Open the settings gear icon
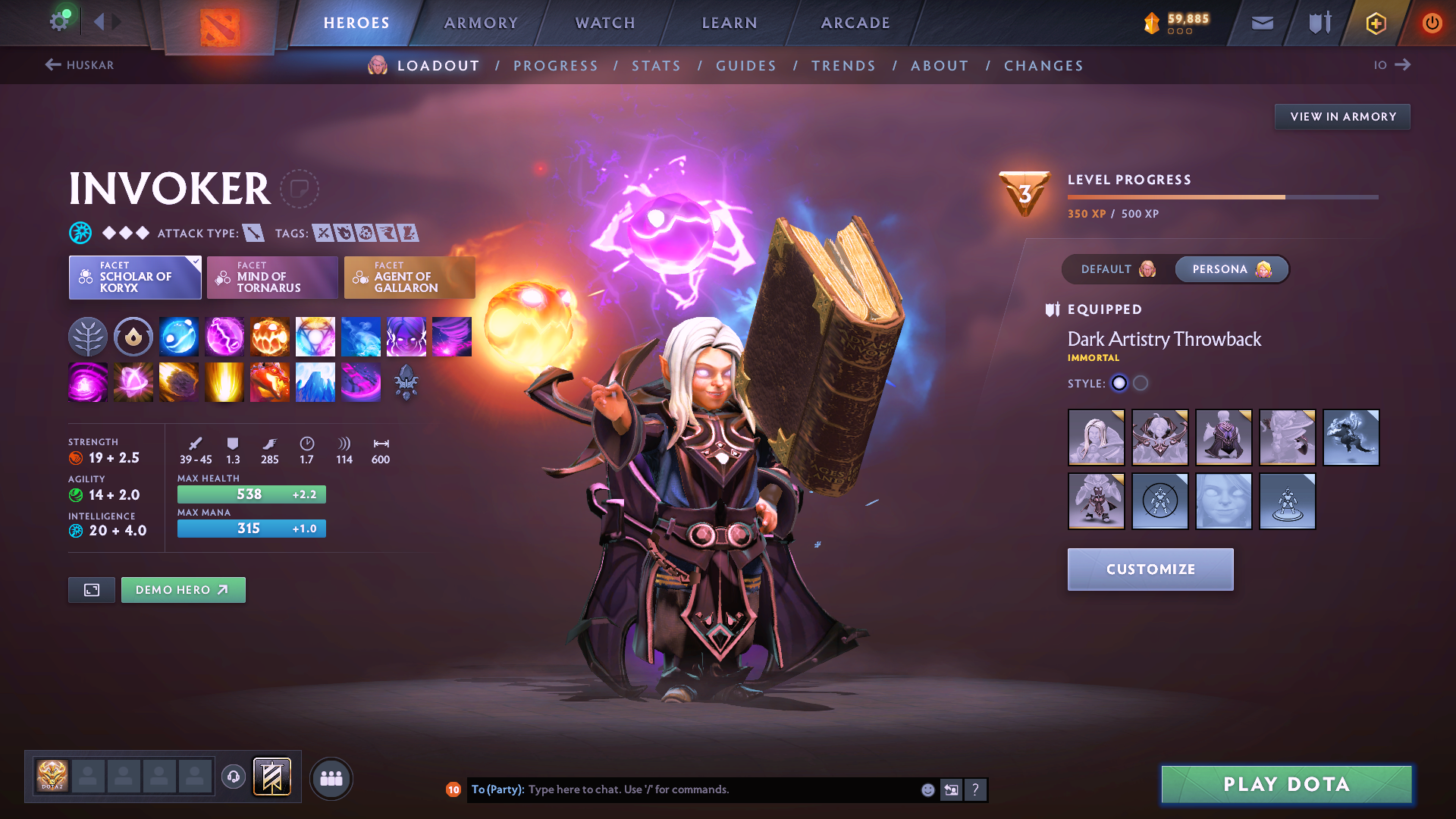1456x819 pixels. pyautogui.click(x=59, y=21)
